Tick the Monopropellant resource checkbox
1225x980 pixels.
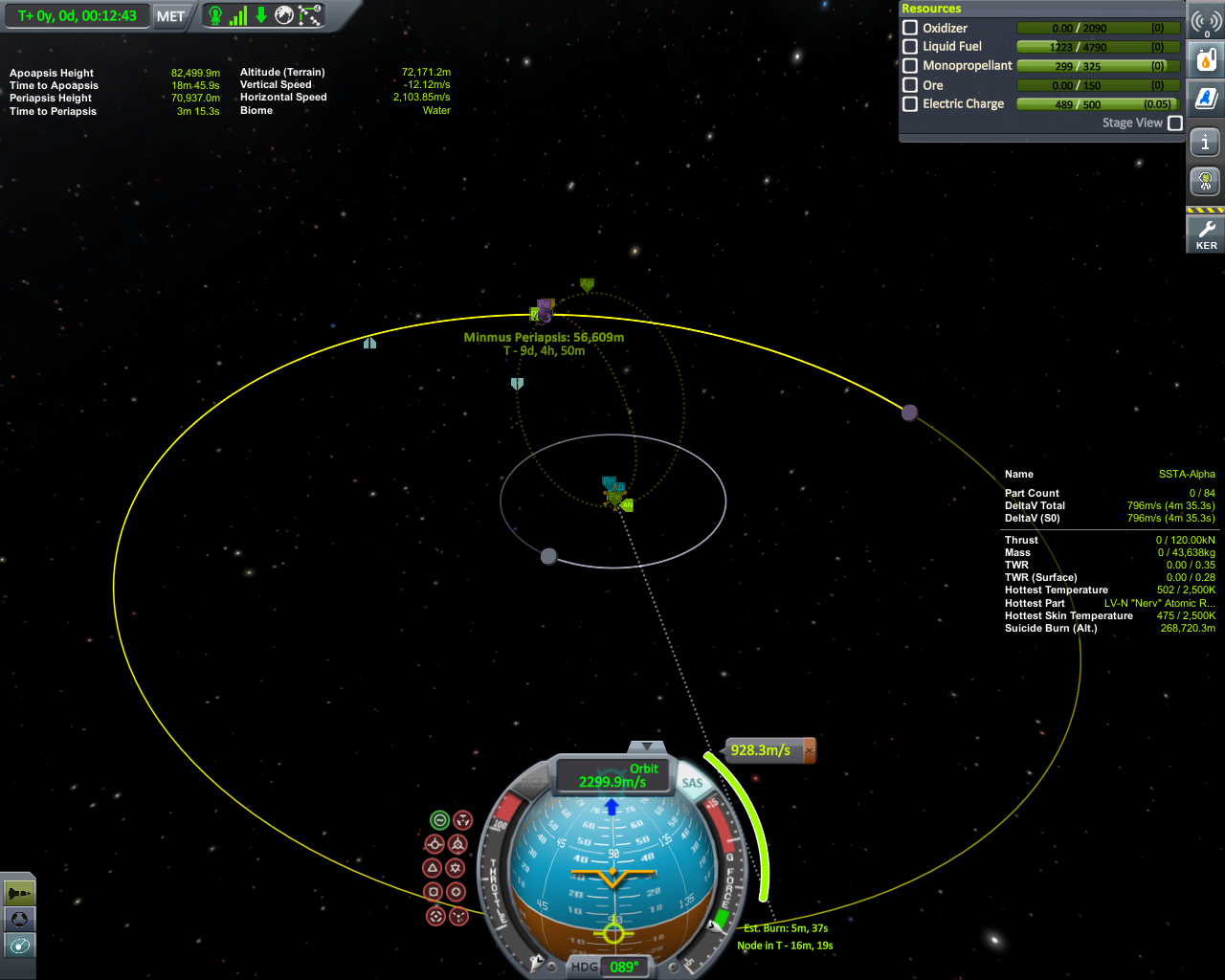tap(910, 65)
